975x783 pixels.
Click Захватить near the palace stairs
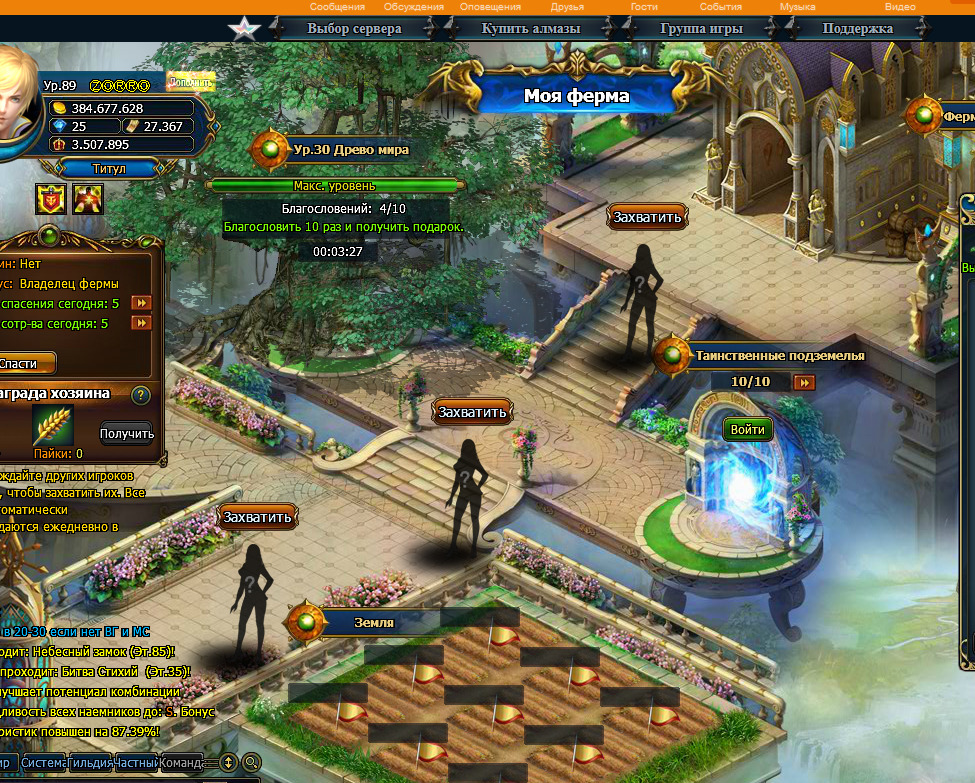[648, 217]
